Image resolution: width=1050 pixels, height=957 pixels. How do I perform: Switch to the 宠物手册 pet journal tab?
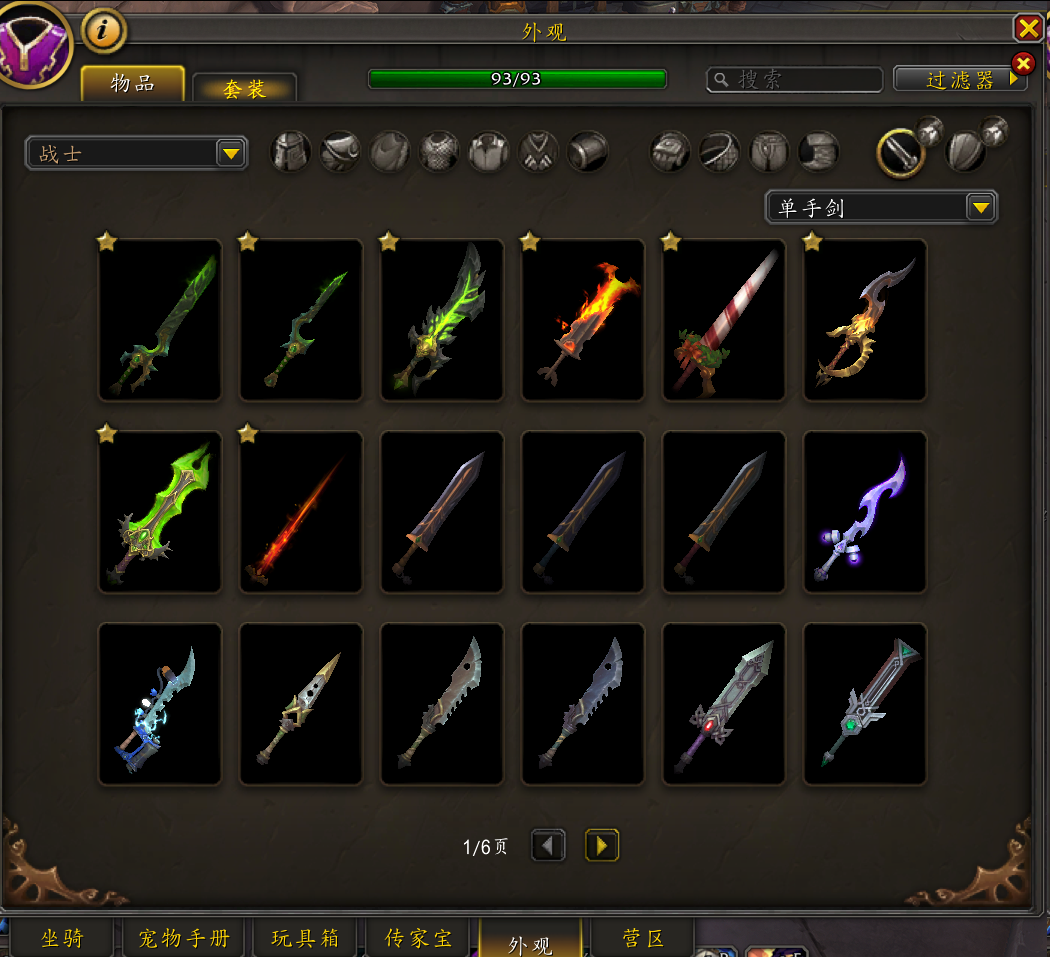[x=183, y=938]
